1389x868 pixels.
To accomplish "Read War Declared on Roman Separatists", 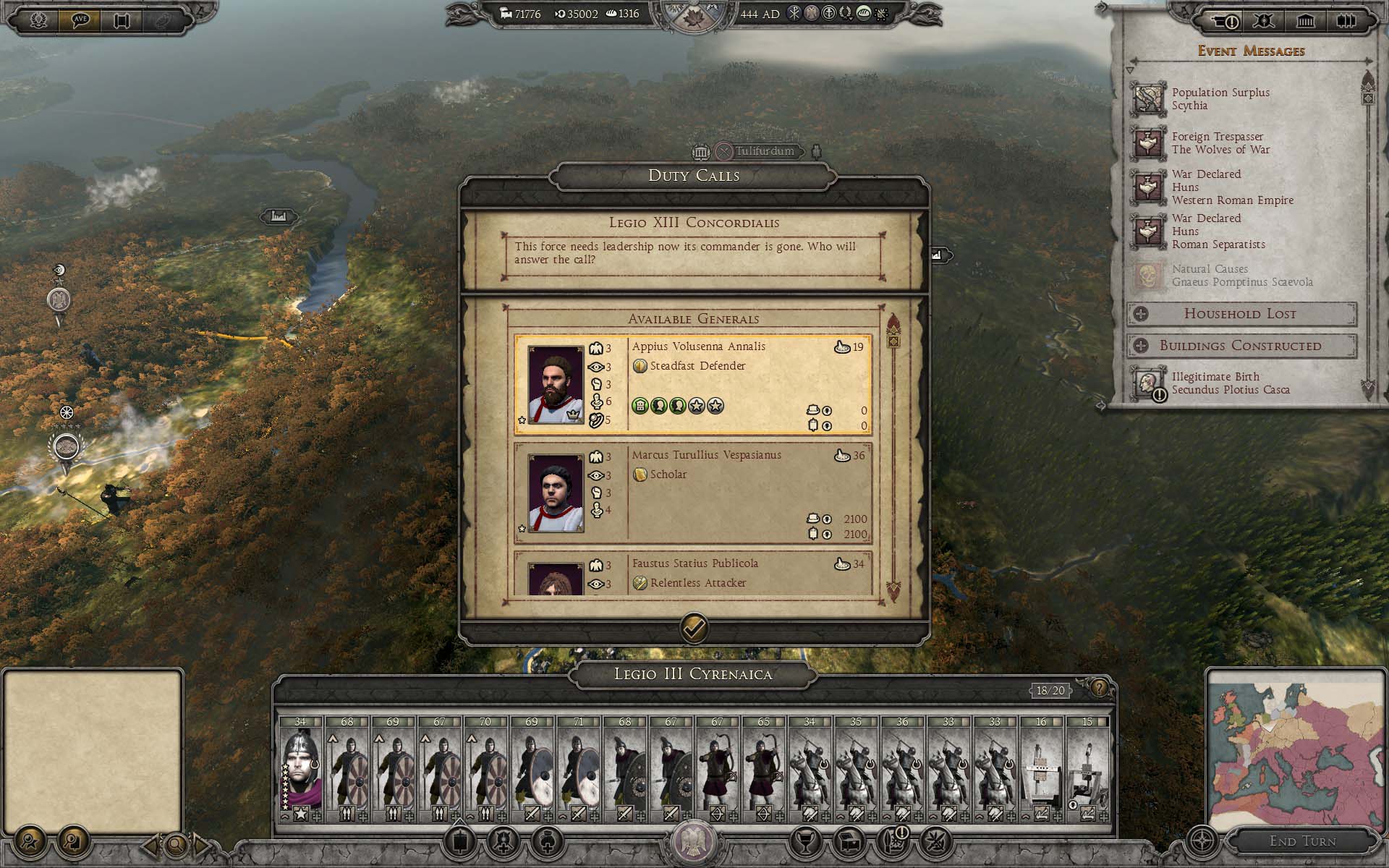I will [x=1218, y=231].
